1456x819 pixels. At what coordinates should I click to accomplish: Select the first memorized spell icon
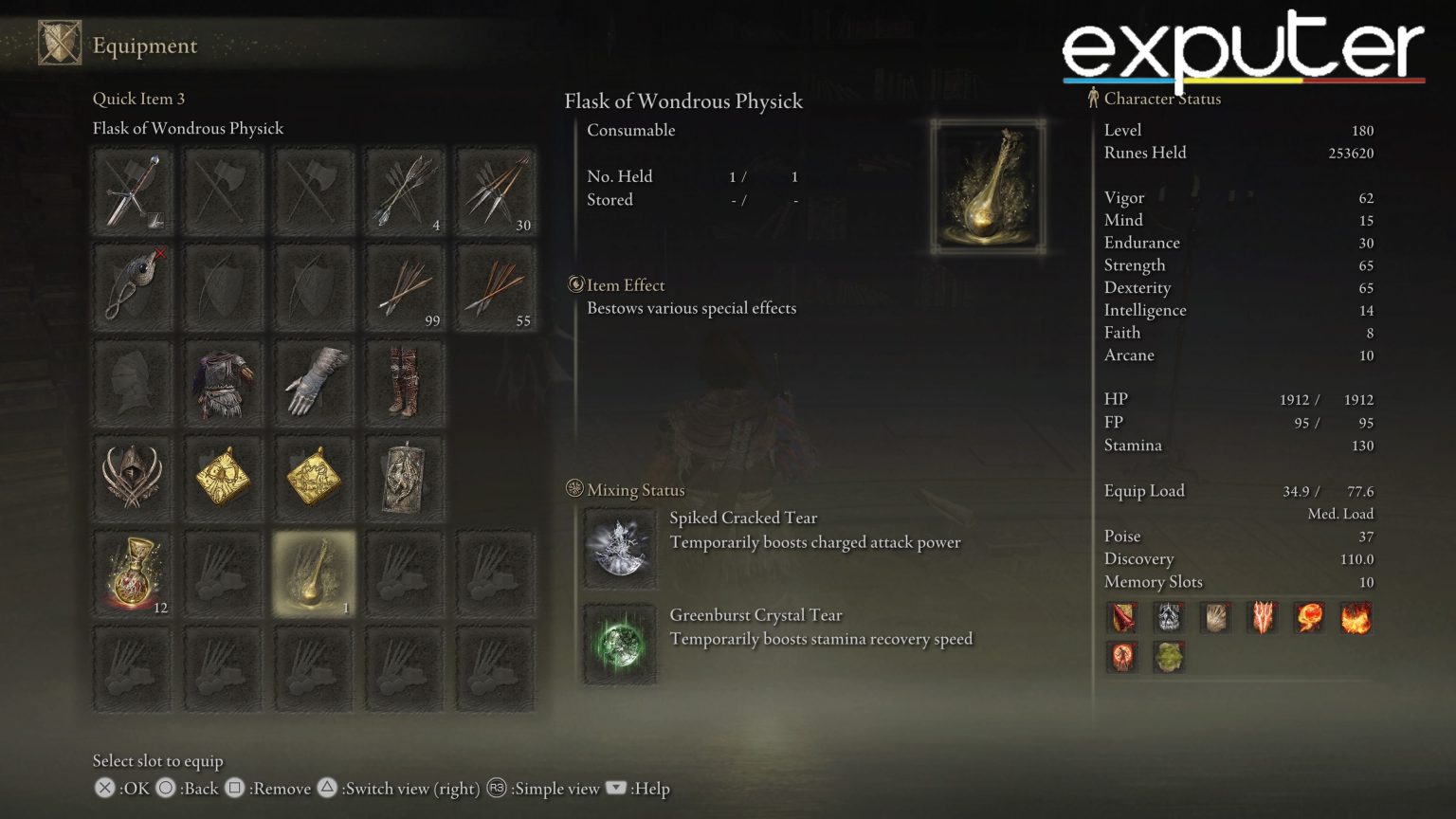pos(1122,617)
